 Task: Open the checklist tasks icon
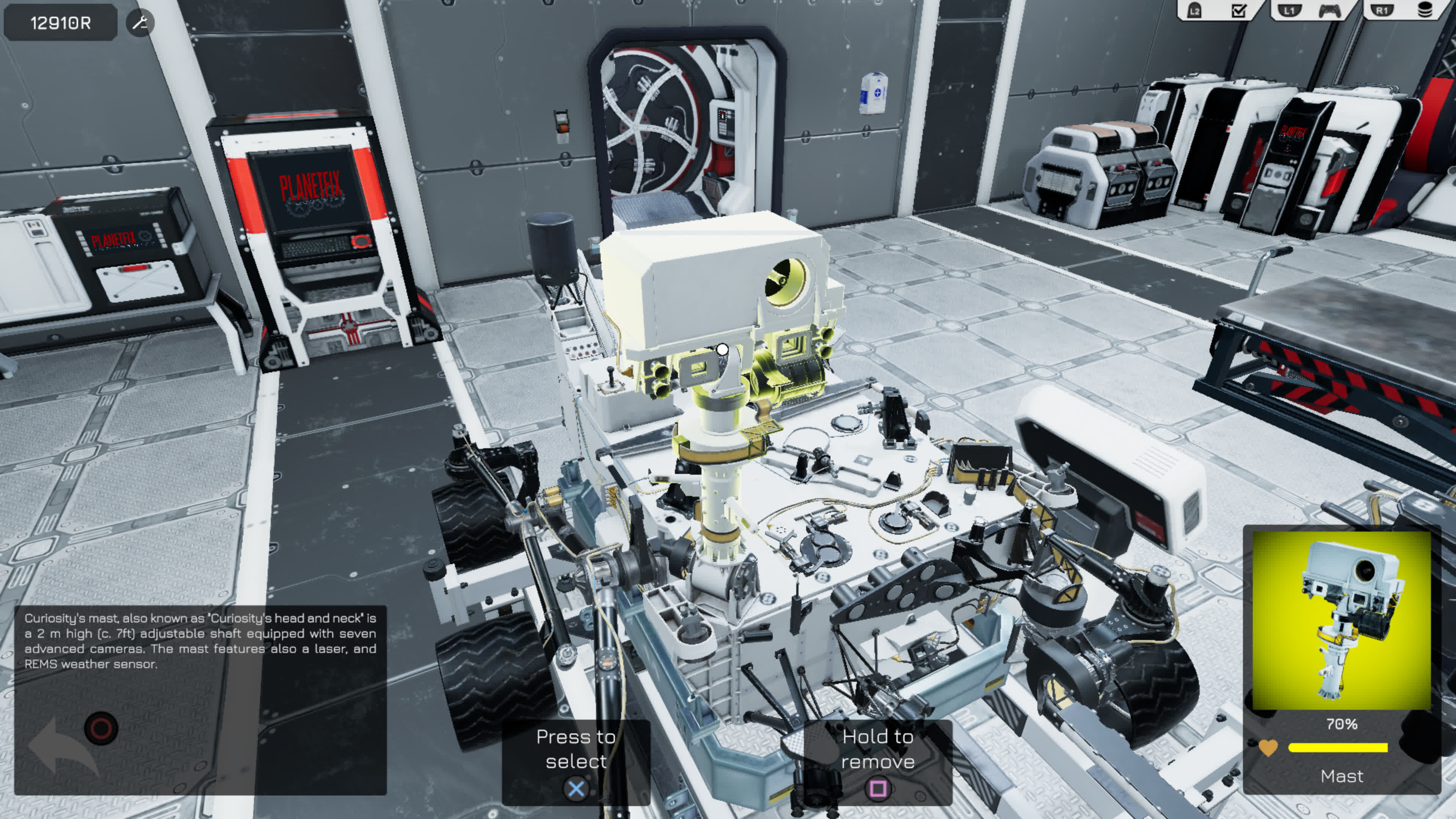[x=1238, y=11]
